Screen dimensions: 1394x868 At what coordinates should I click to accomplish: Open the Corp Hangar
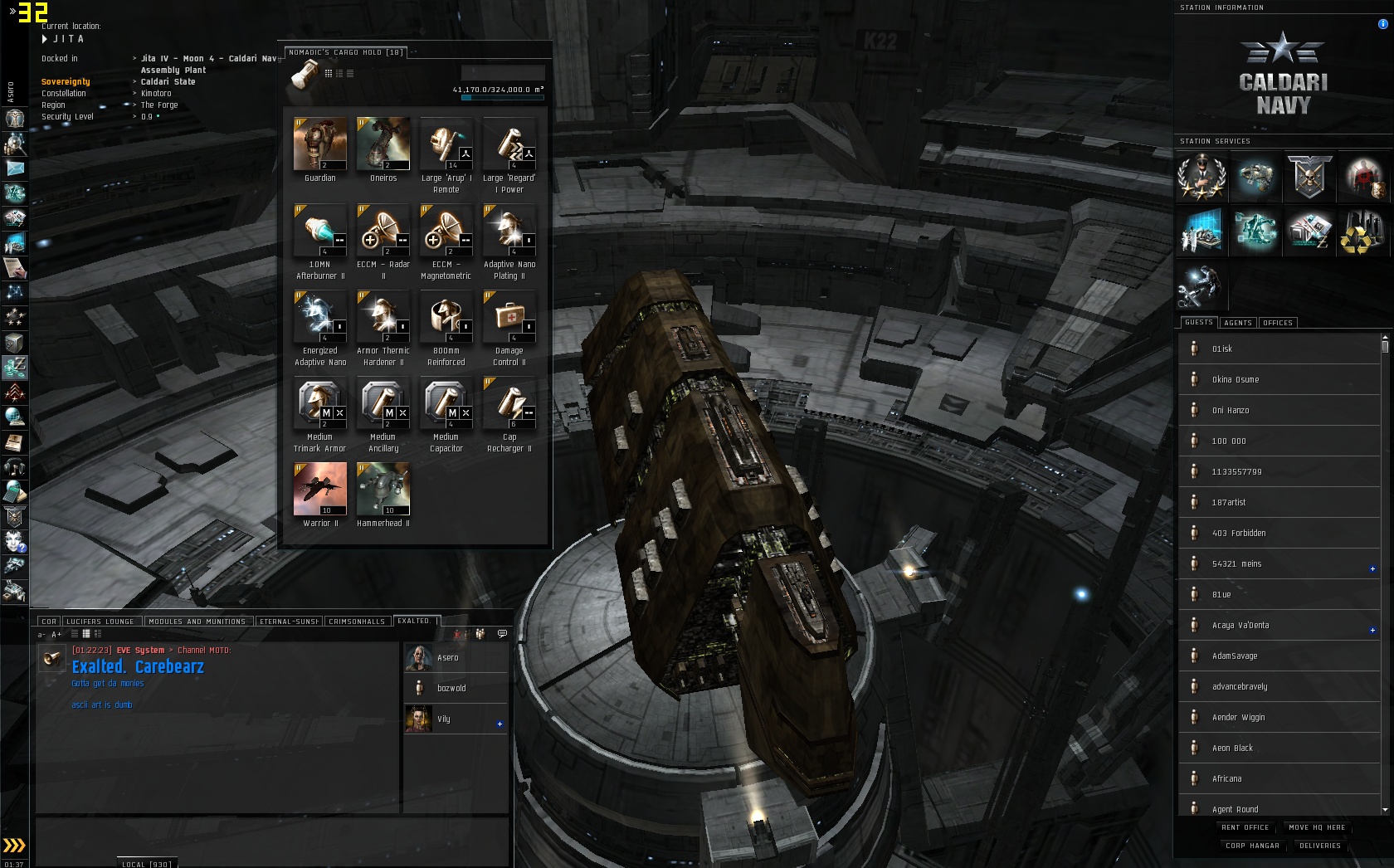point(1252,846)
